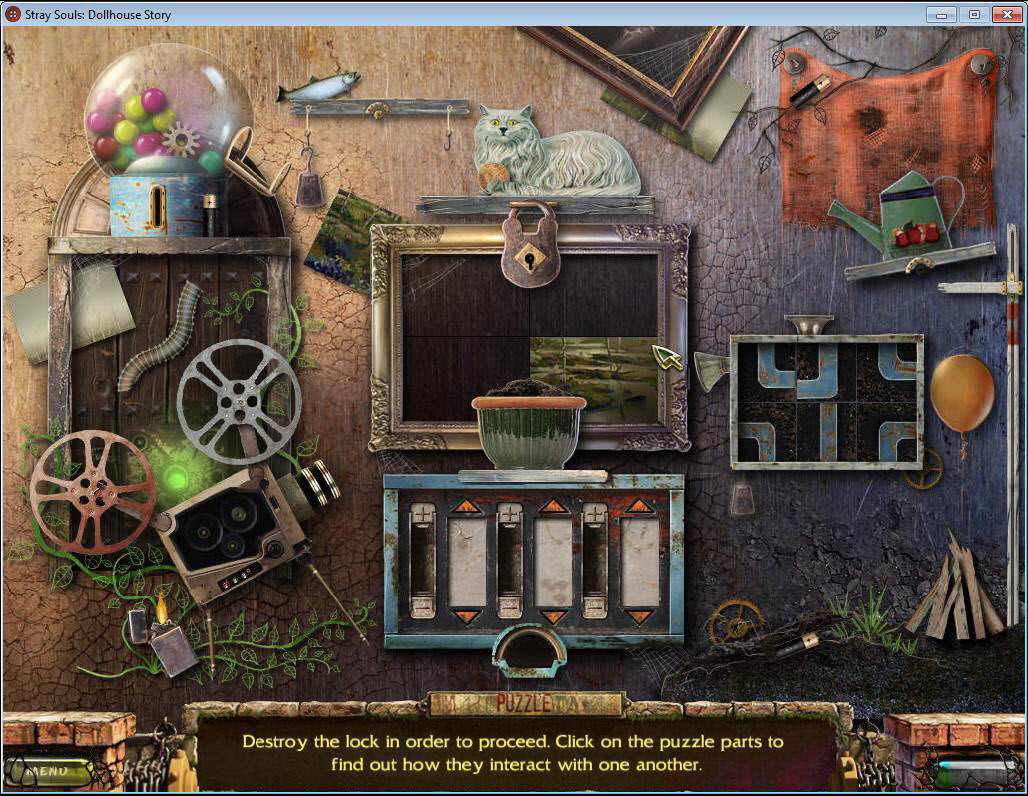
Task: Click the orange balloon
Action: point(962,393)
